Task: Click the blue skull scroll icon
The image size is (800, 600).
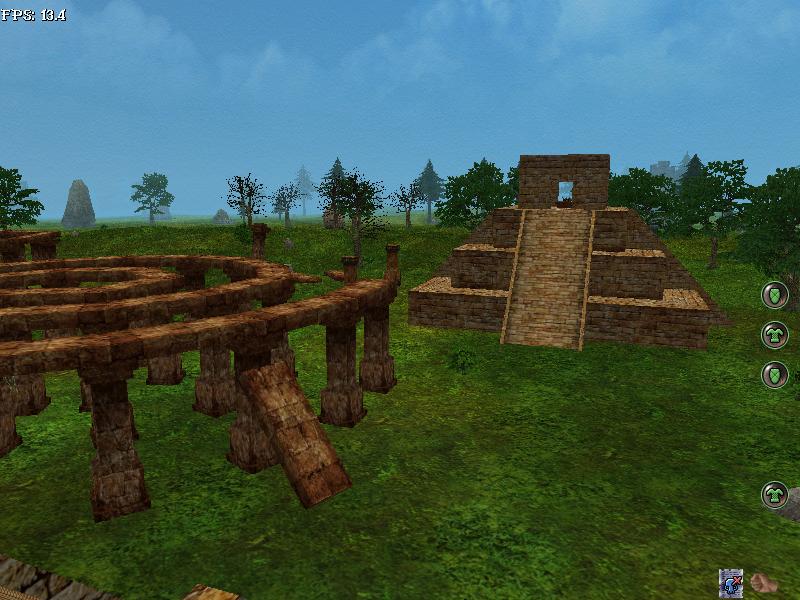Action: point(731,583)
